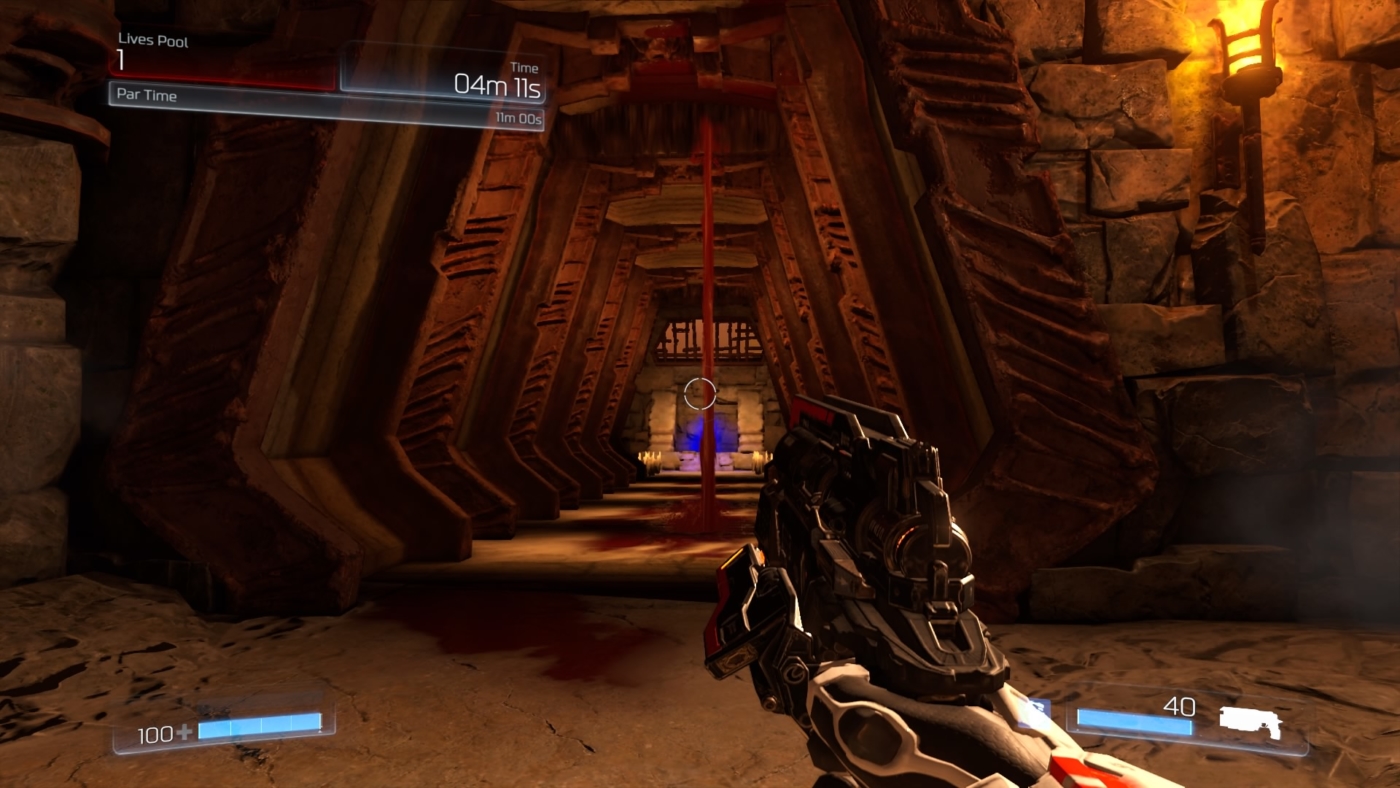Select the pistol weapon icon in ammo HUD
The image size is (1400, 788).
[x=1250, y=718]
